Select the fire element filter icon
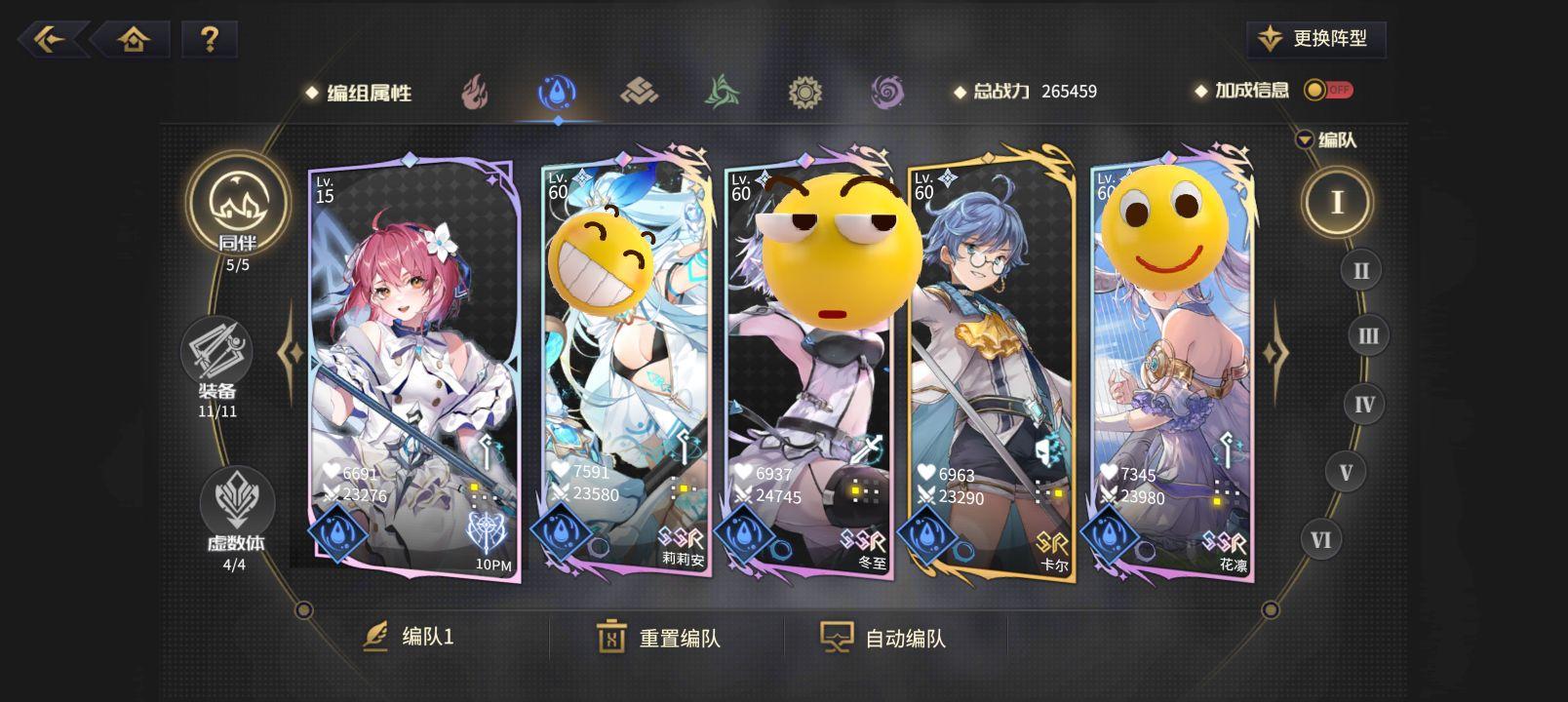Viewport: 1568px width, 702px height. (475, 92)
